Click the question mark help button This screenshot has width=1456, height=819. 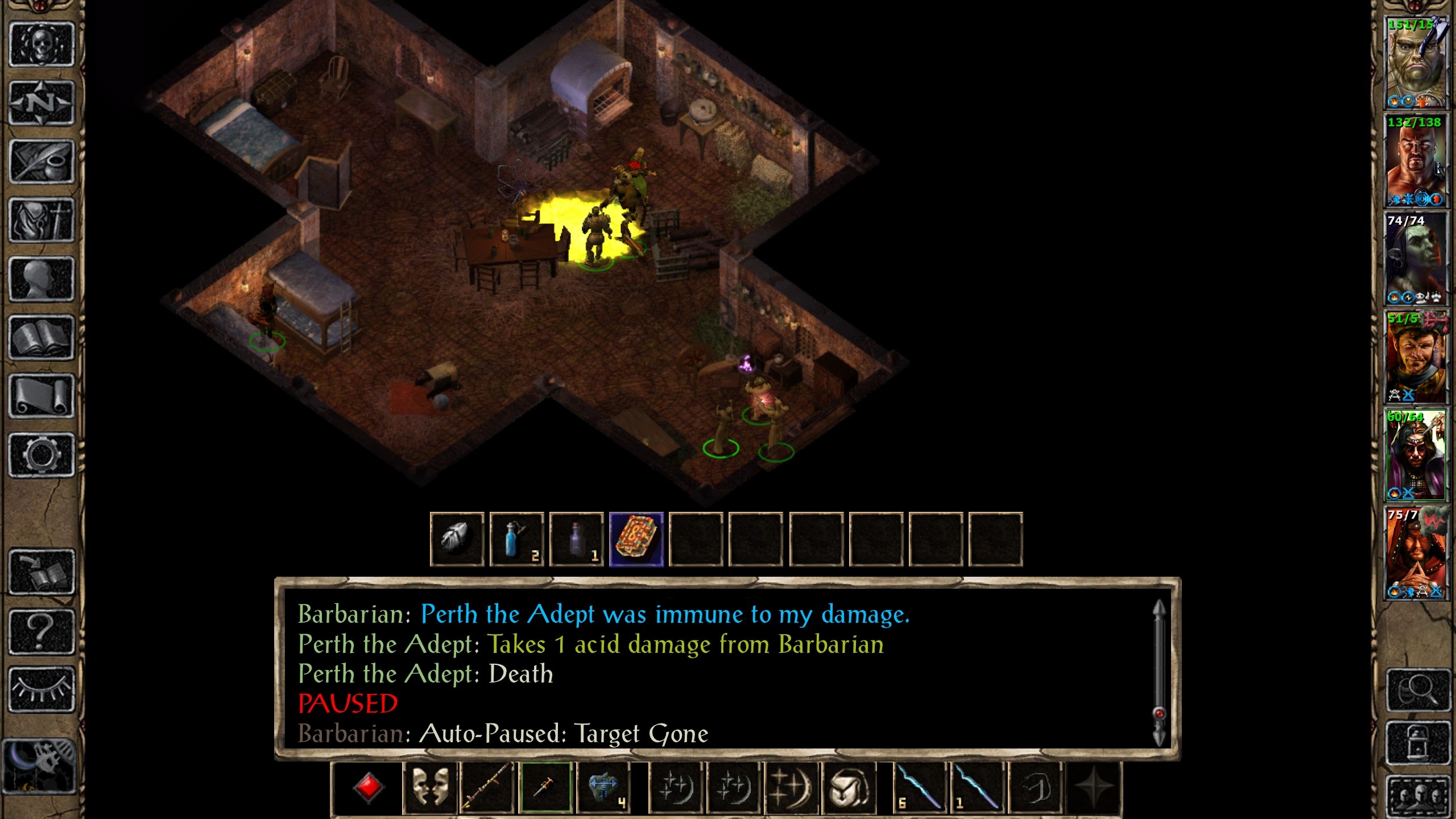42,631
